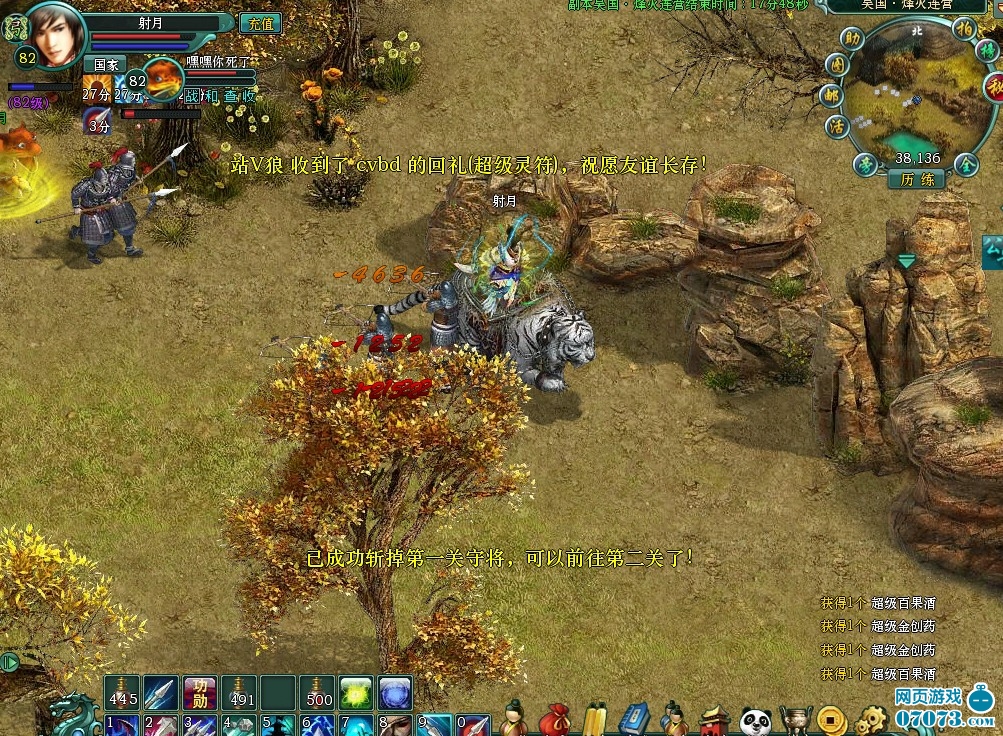Screen dimensions: 1003x736
Task: Open the 邮 mail button
Action: click(x=830, y=95)
